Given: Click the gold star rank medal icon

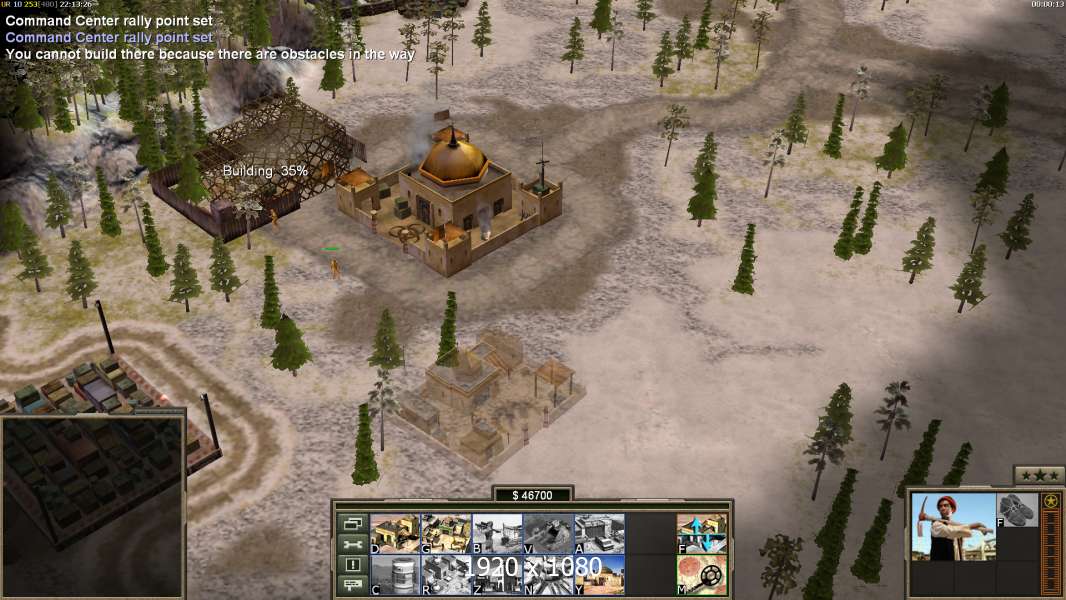Looking at the screenshot, I should coord(1051,501).
